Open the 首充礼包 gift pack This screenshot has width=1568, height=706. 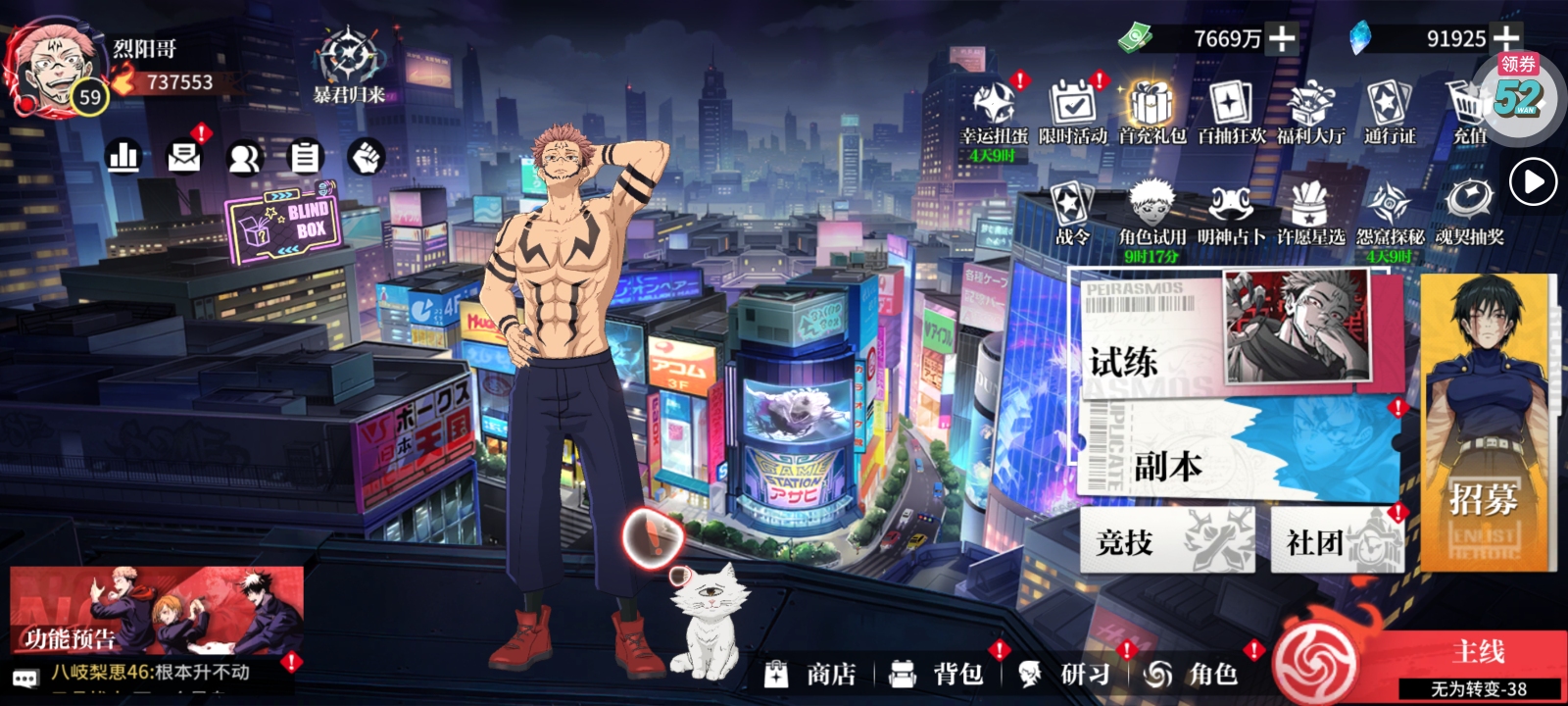click(1151, 112)
